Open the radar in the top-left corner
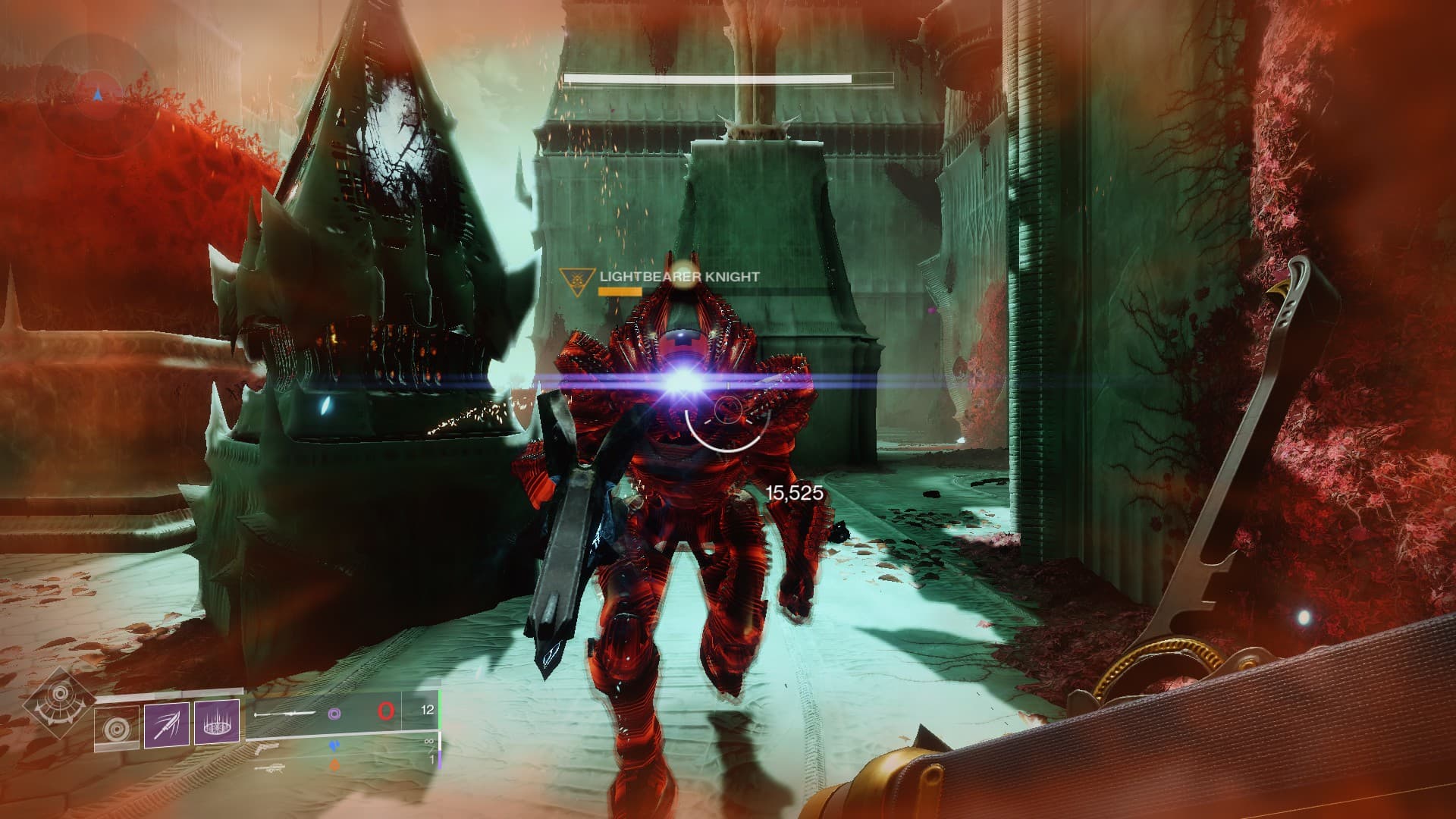Image resolution: width=1456 pixels, height=819 pixels. pos(96,96)
